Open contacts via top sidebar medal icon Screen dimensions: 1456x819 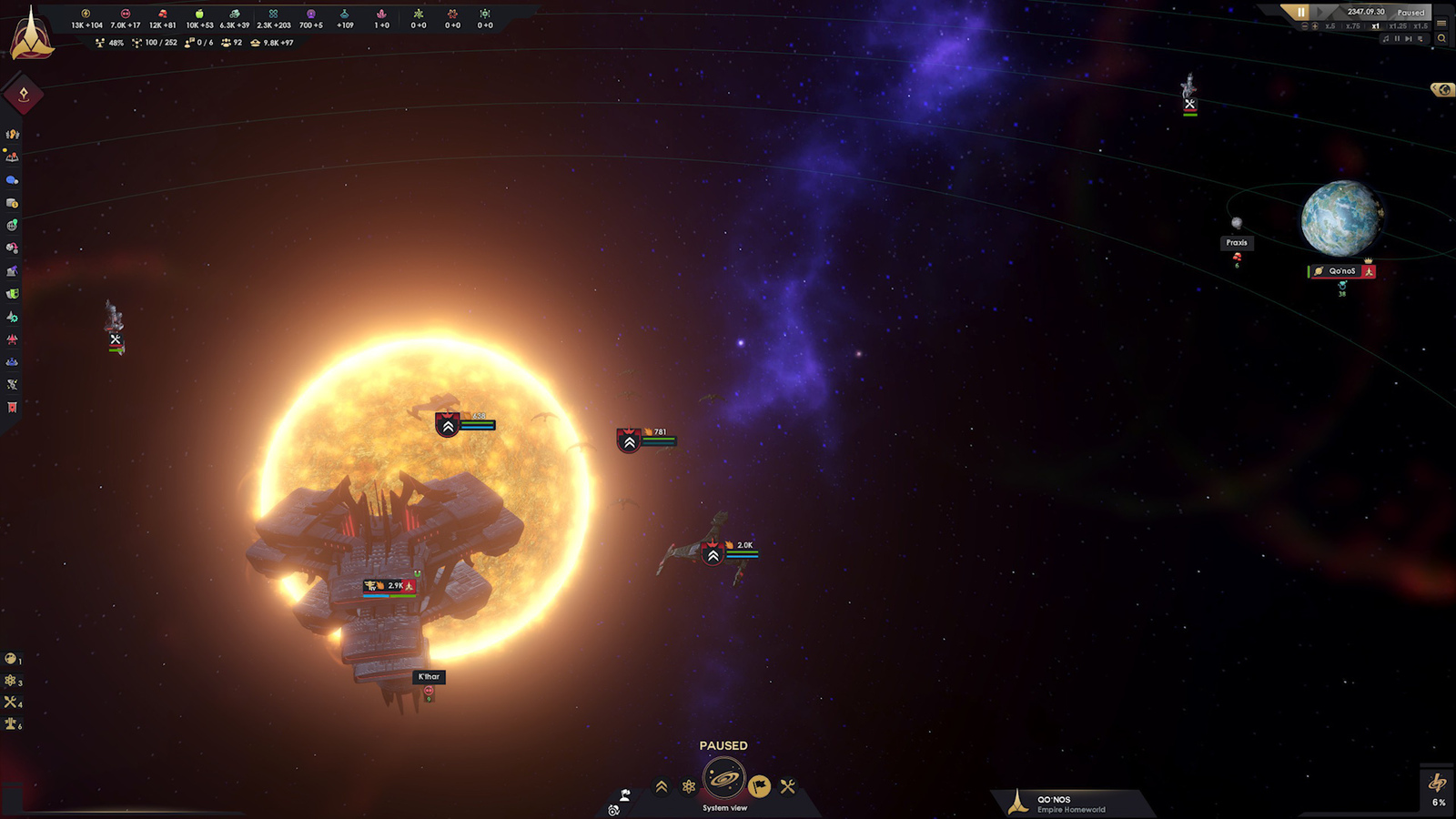(12, 133)
